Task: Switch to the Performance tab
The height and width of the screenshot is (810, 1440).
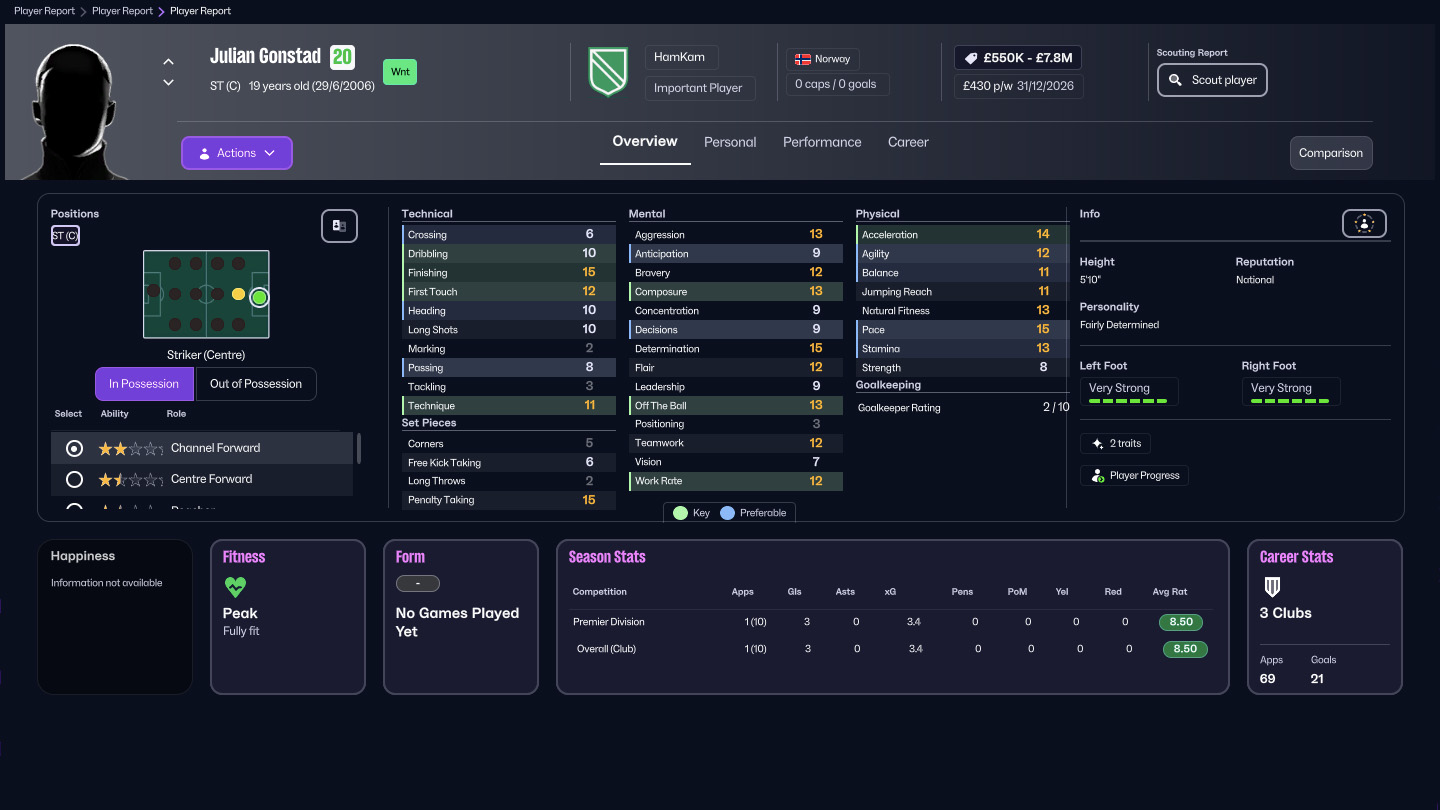Action: (822, 142)
